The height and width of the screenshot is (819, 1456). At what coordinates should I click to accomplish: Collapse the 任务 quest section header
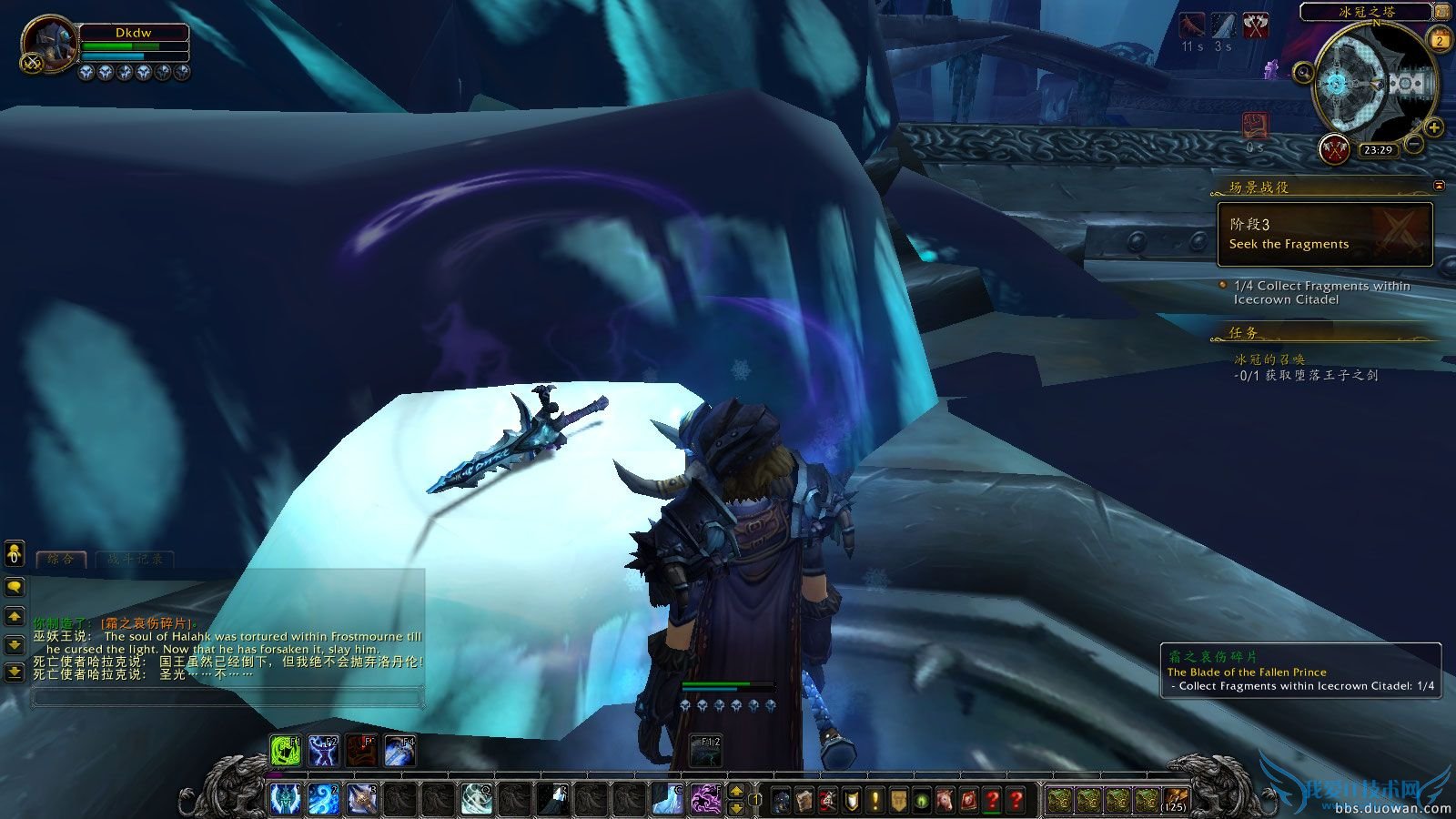coord(1242,332)
